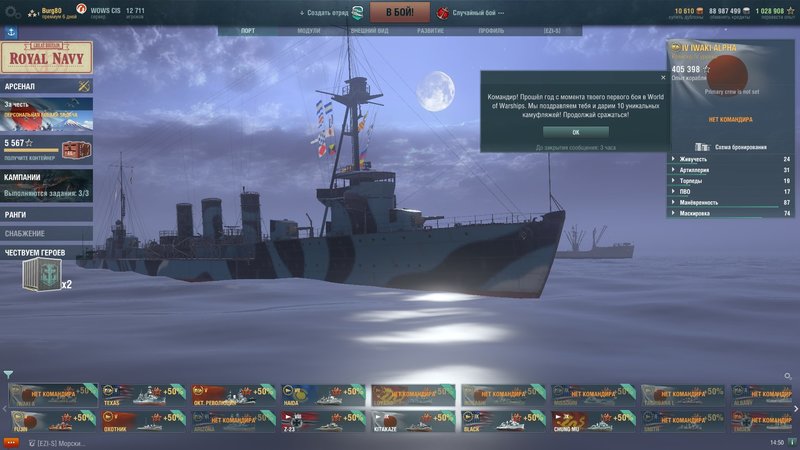Create a division via Создать отряд
Image resolution: width=800 pixels, height=450 pixels.
pos(331,13)
